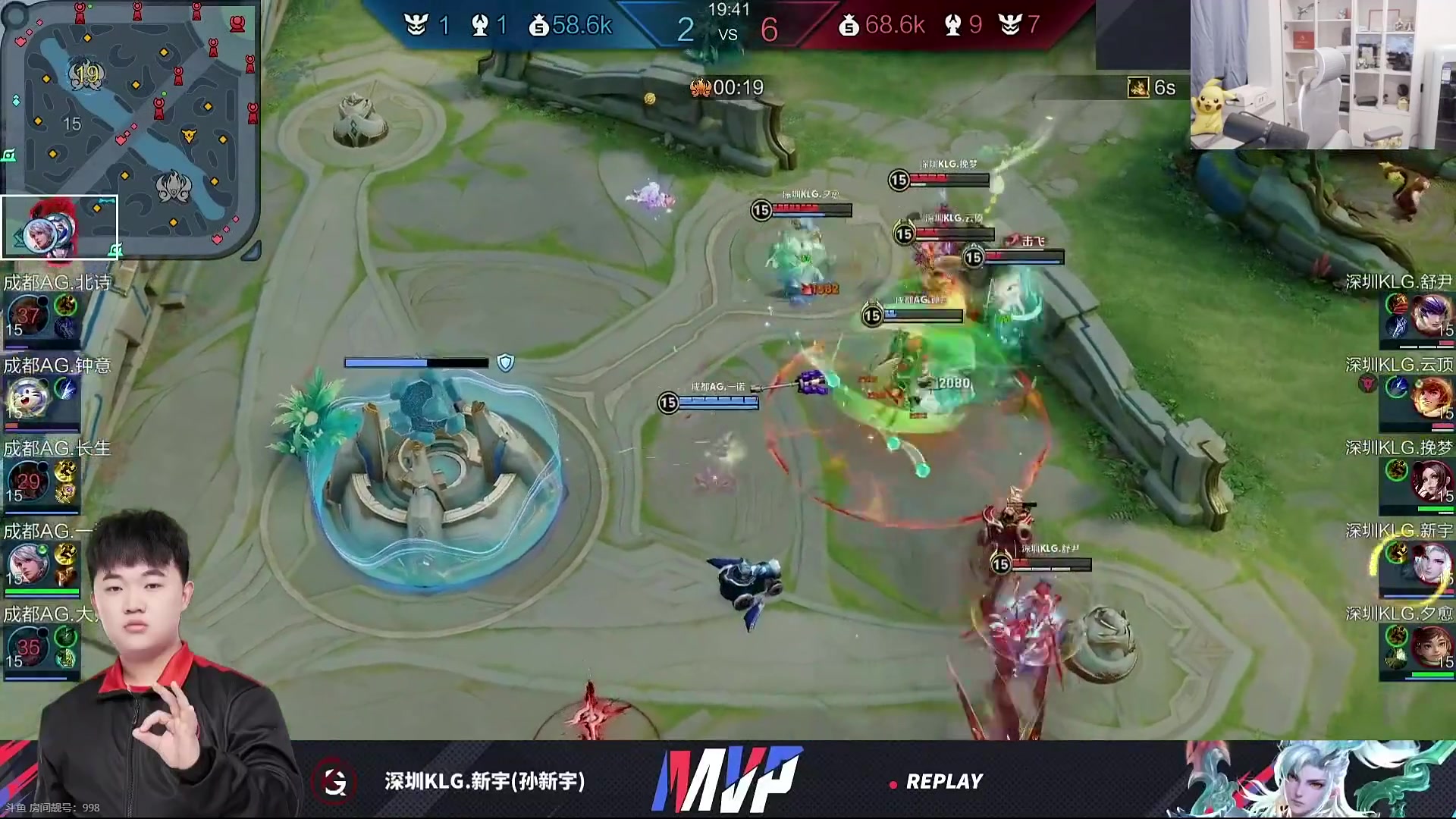Select 深圳KLG.云顶's orange-haired hero portrait
1456x819 pixels.
point(1431,397)
